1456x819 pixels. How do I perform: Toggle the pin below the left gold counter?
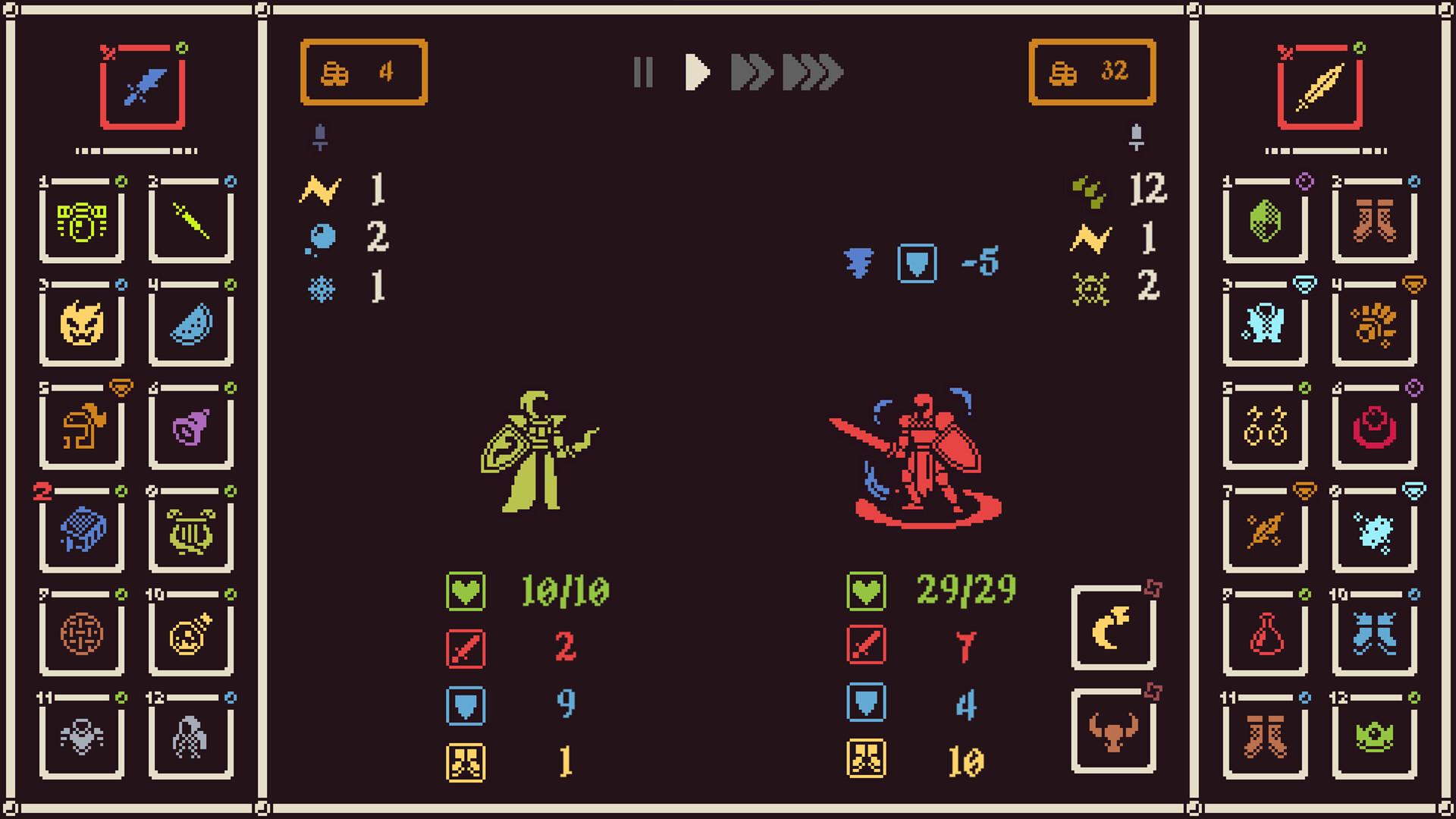[x=322, y=135]
